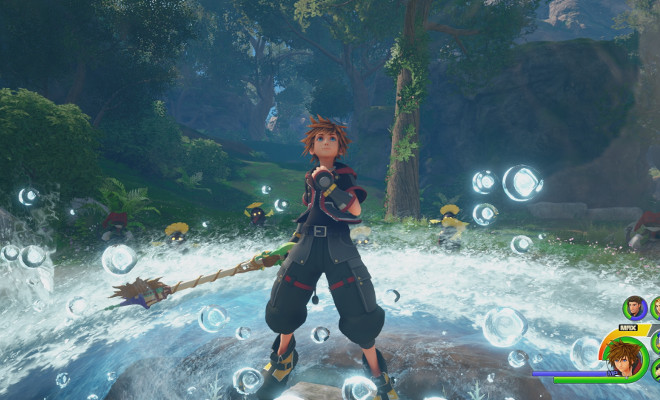Select the blonde party member portrait
Viewport: 660px width, 400px height.
pos(656,308)
